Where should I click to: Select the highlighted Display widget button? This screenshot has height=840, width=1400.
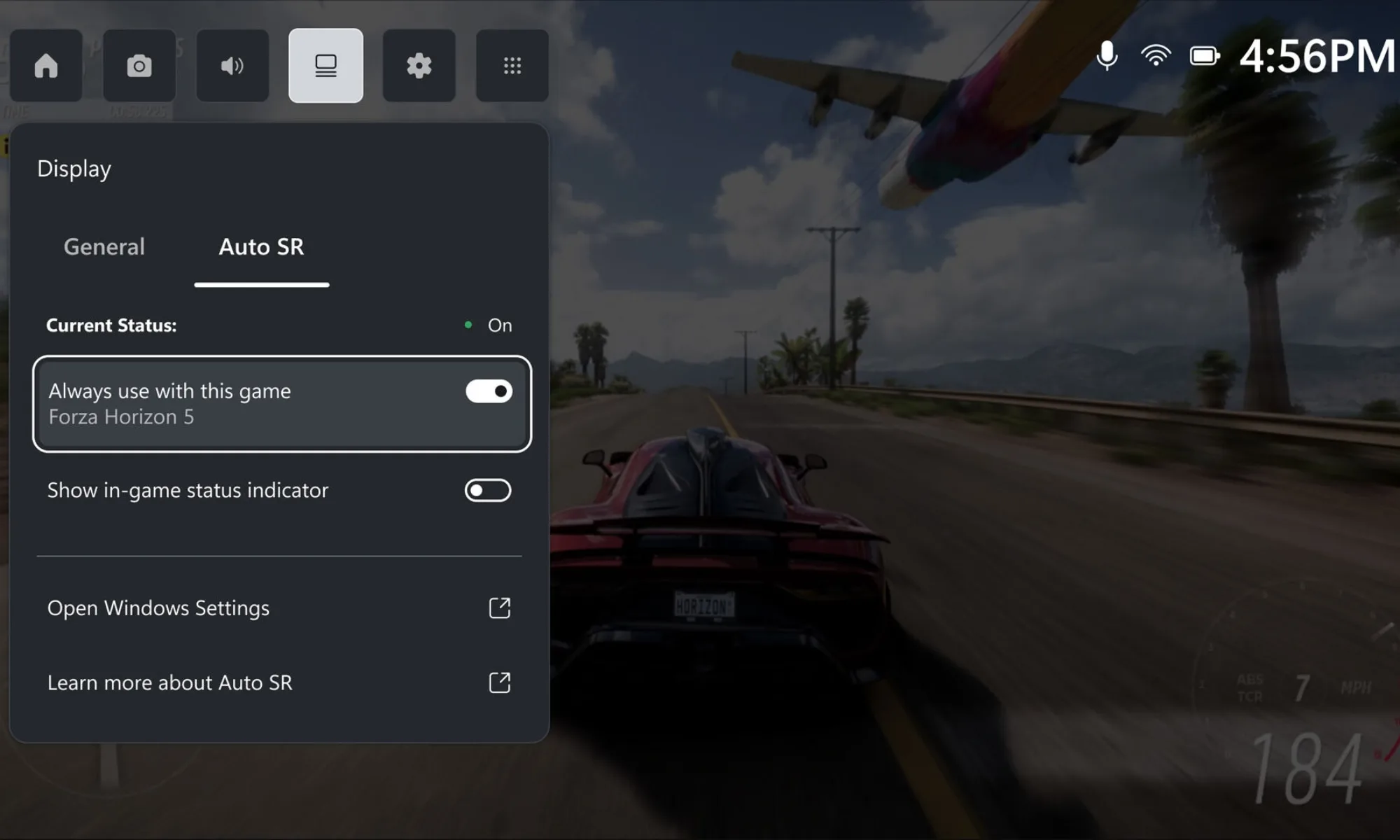click(x=325, y=66)
